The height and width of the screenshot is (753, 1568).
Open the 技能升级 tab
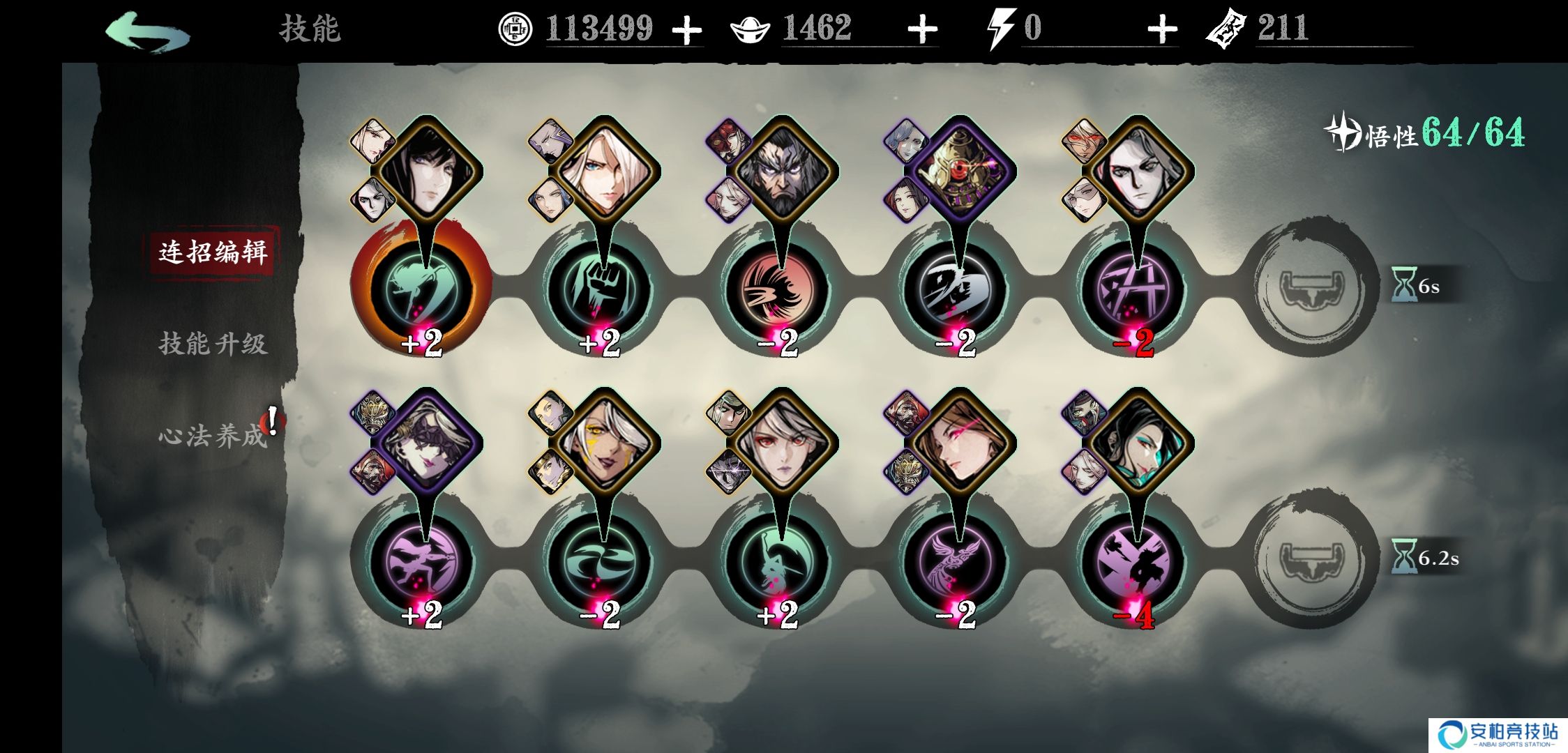(212, 344)
